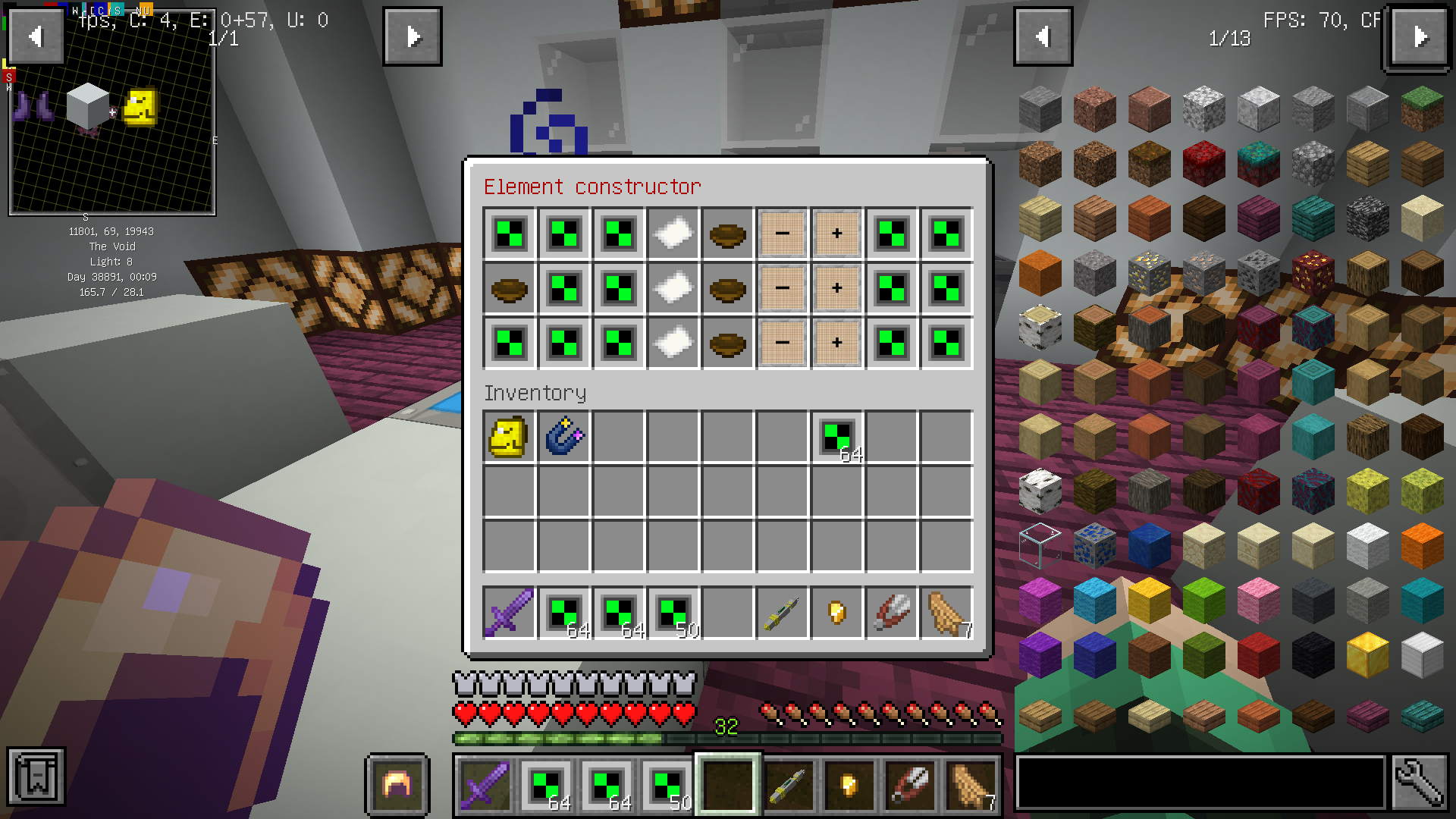Click the left arrow above the minimap
Image resolution: width=1456 pixels, height=819 pixels.
[x=34, y=36]
